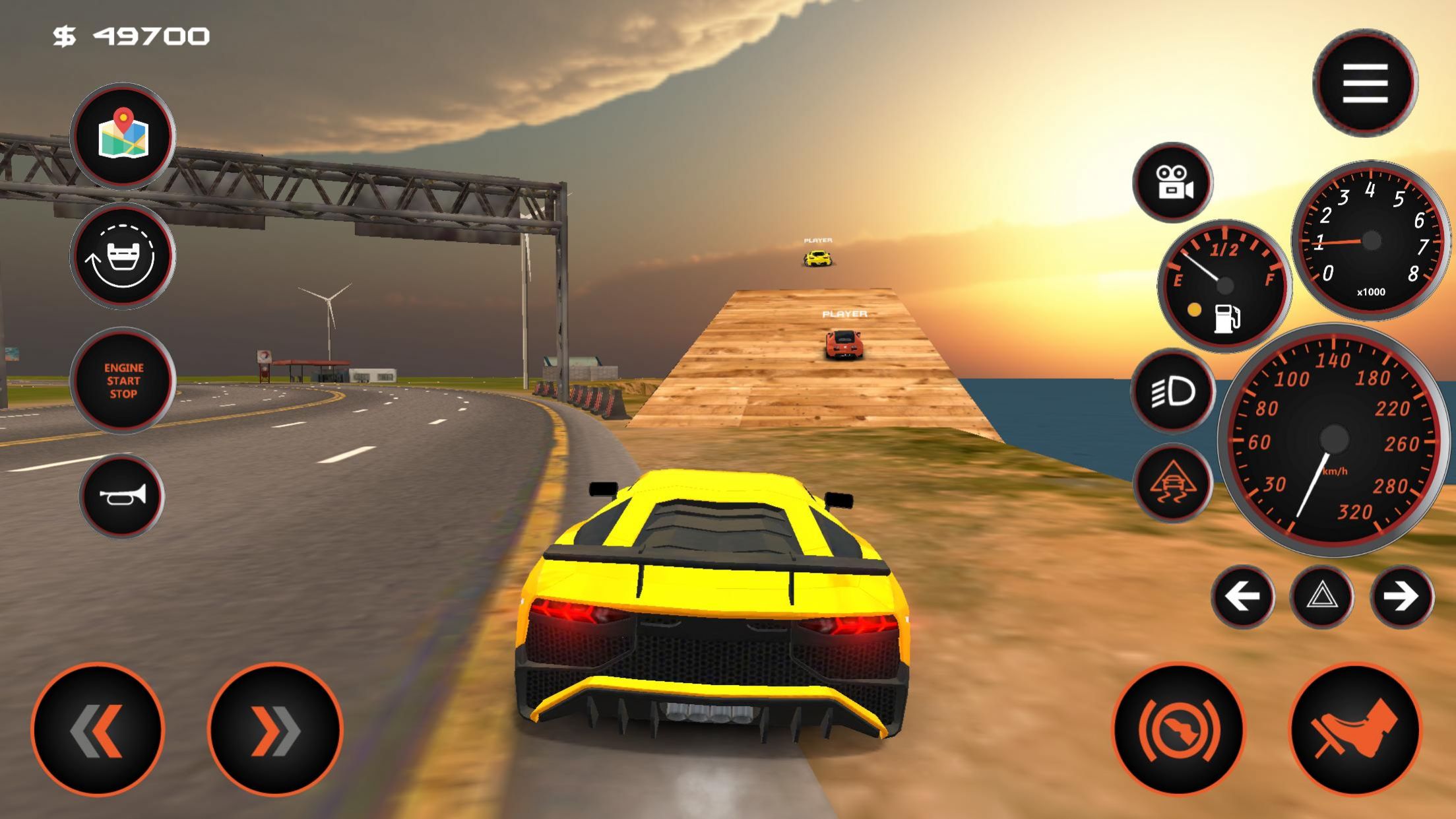This screenshot has width=1456, height=819.
Task: Toggle the traction control skid icon
Action: point(1173,483)
